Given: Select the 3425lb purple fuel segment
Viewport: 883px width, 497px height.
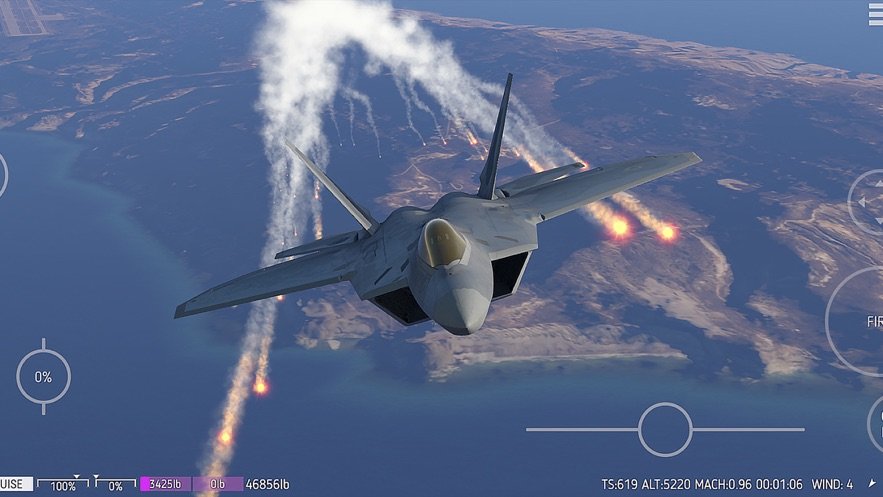Looking at the screenshot, I should coord(165,484).
